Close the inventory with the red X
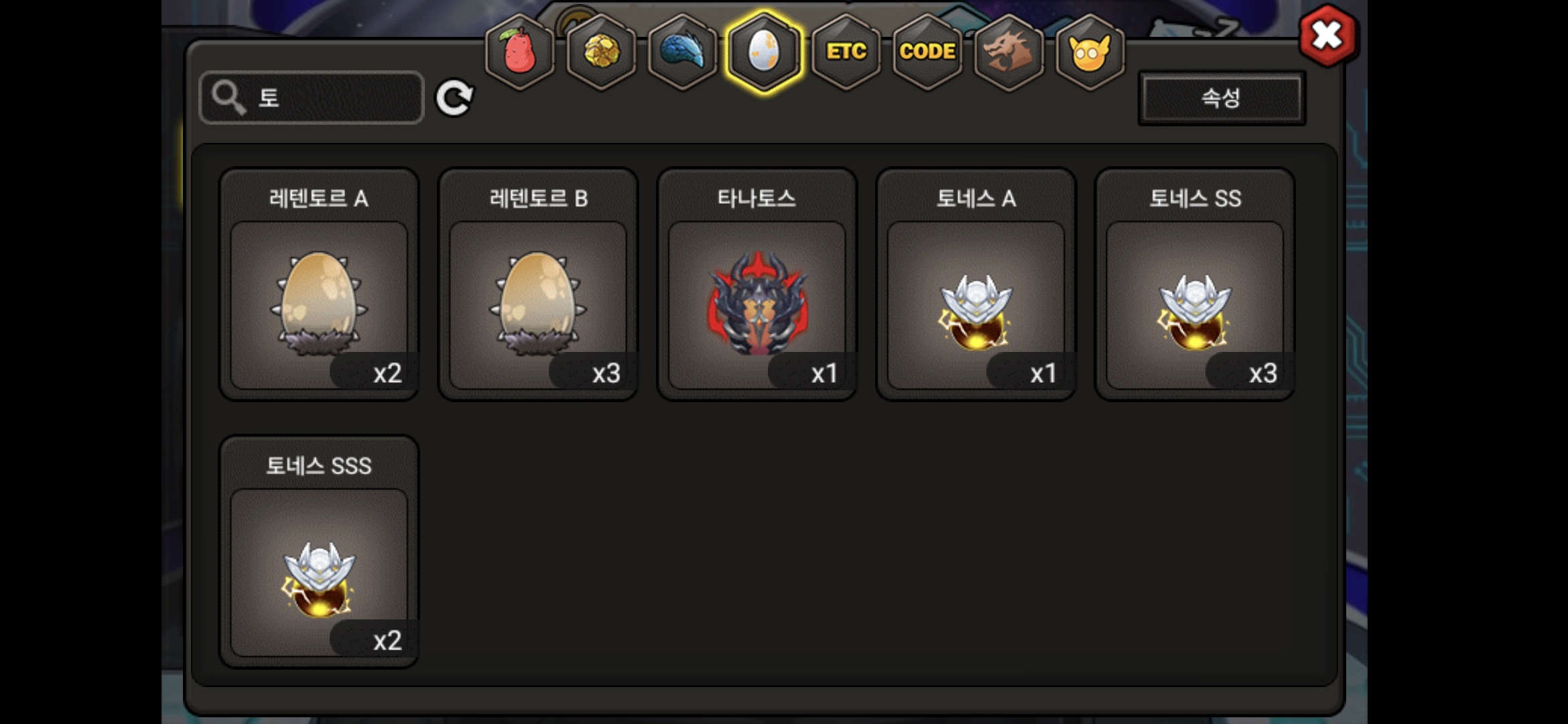The height and width of the screenshot is (724, 1568). point(1327,36)
